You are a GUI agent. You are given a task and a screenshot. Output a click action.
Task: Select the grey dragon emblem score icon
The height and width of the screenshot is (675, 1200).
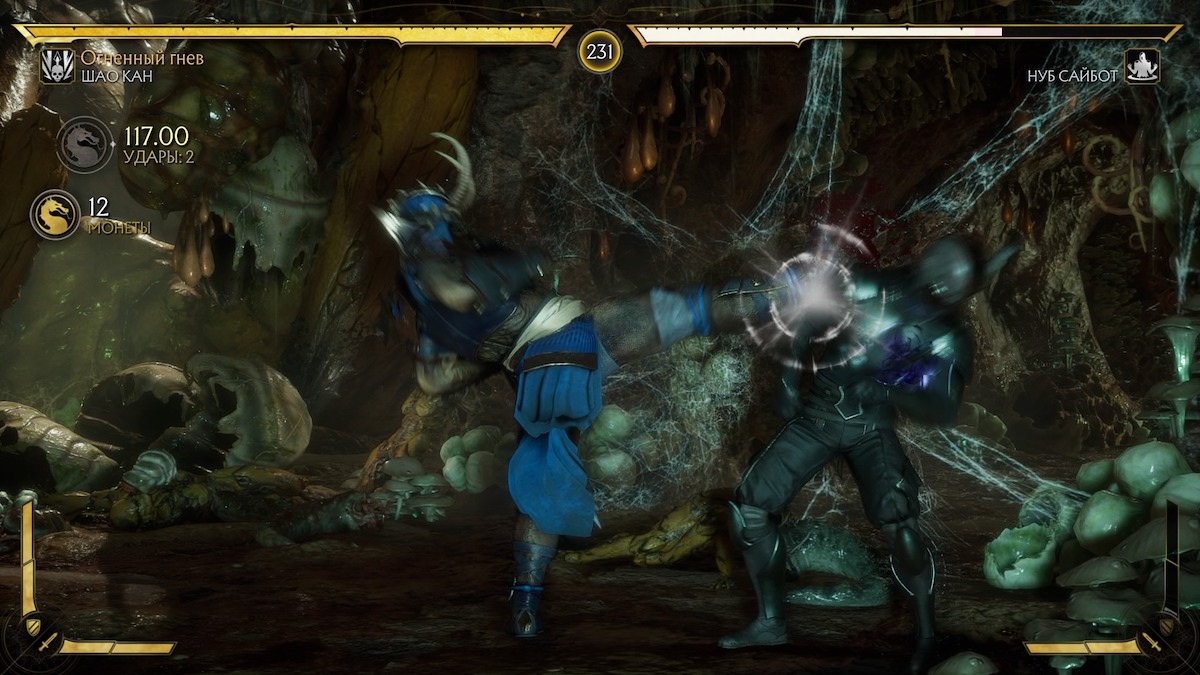pyautogui.click(x=84, y=145)
